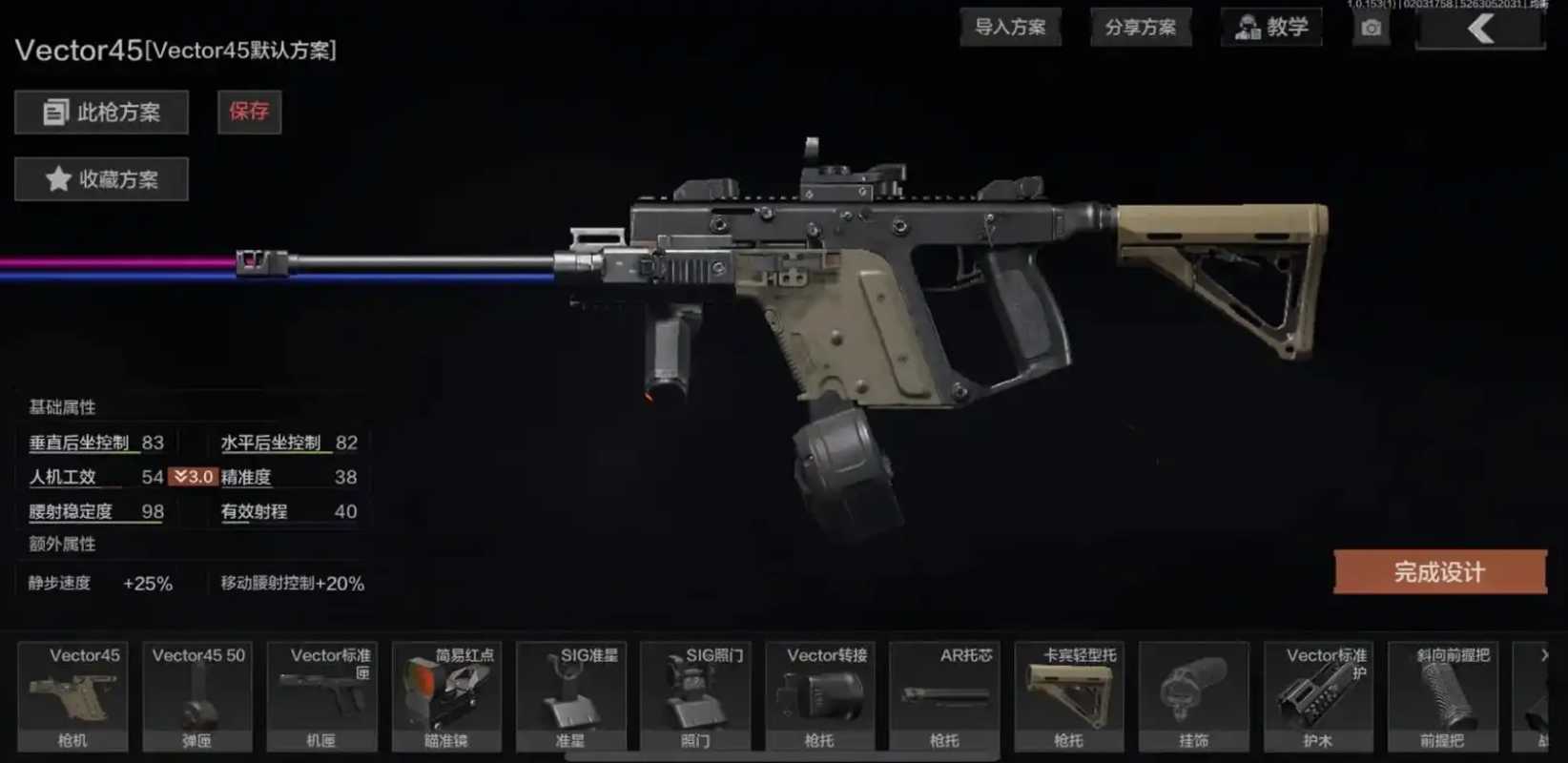Save the build with 保存
1568x763 pixels.
(249, 112)
